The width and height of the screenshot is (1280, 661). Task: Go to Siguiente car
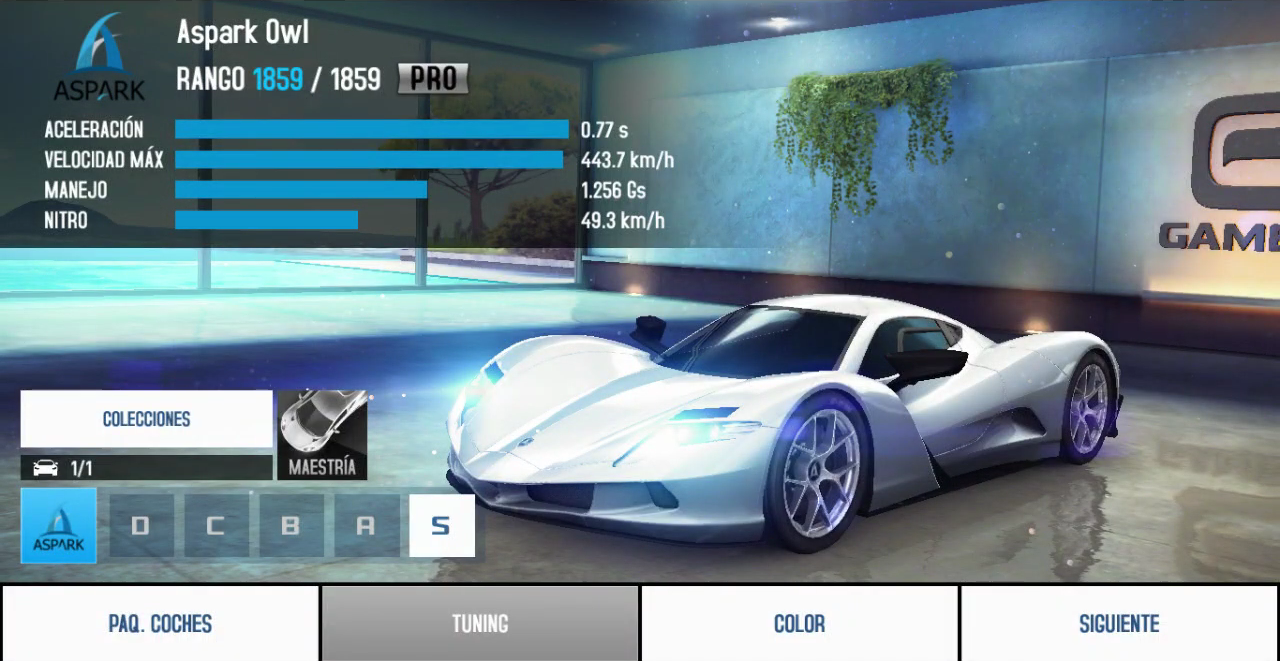[x=1119, y=623]
